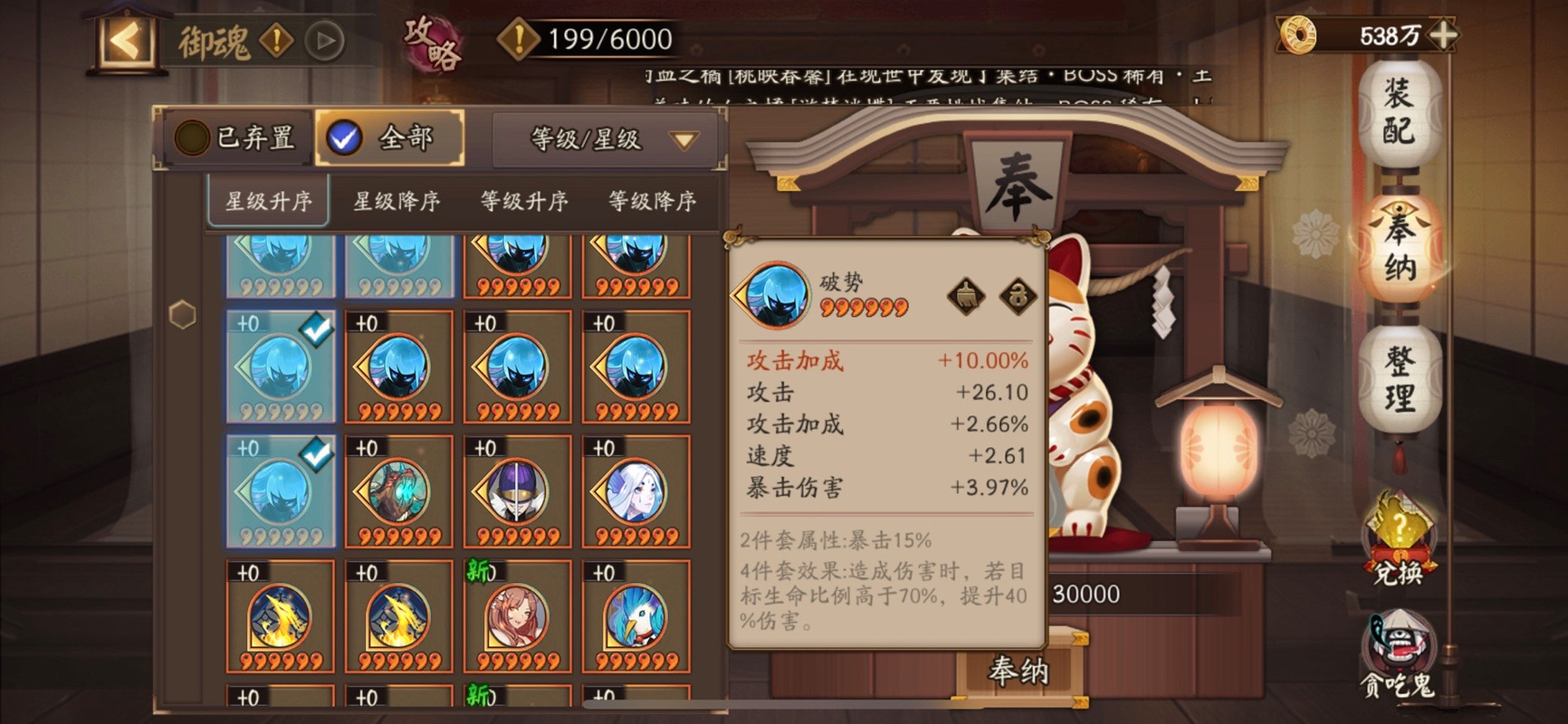Go back with the arrow button
This screenshot has width=1568, height=724.
pyautogui.click(x=126, y=41)
